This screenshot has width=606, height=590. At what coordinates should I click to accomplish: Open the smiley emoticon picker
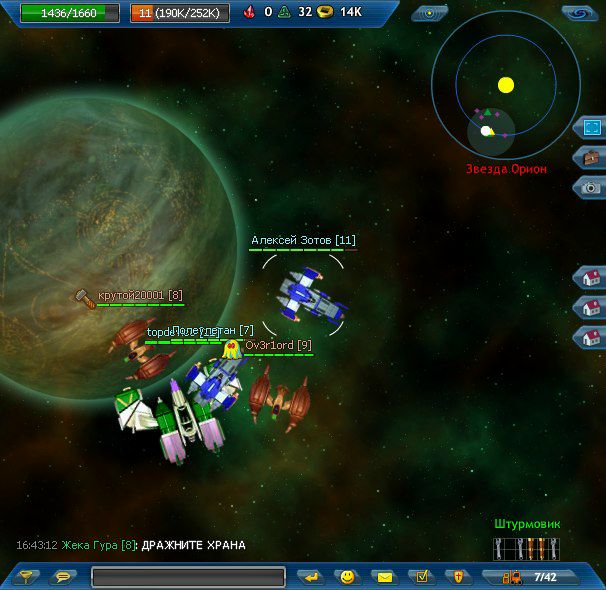point(347,577)
